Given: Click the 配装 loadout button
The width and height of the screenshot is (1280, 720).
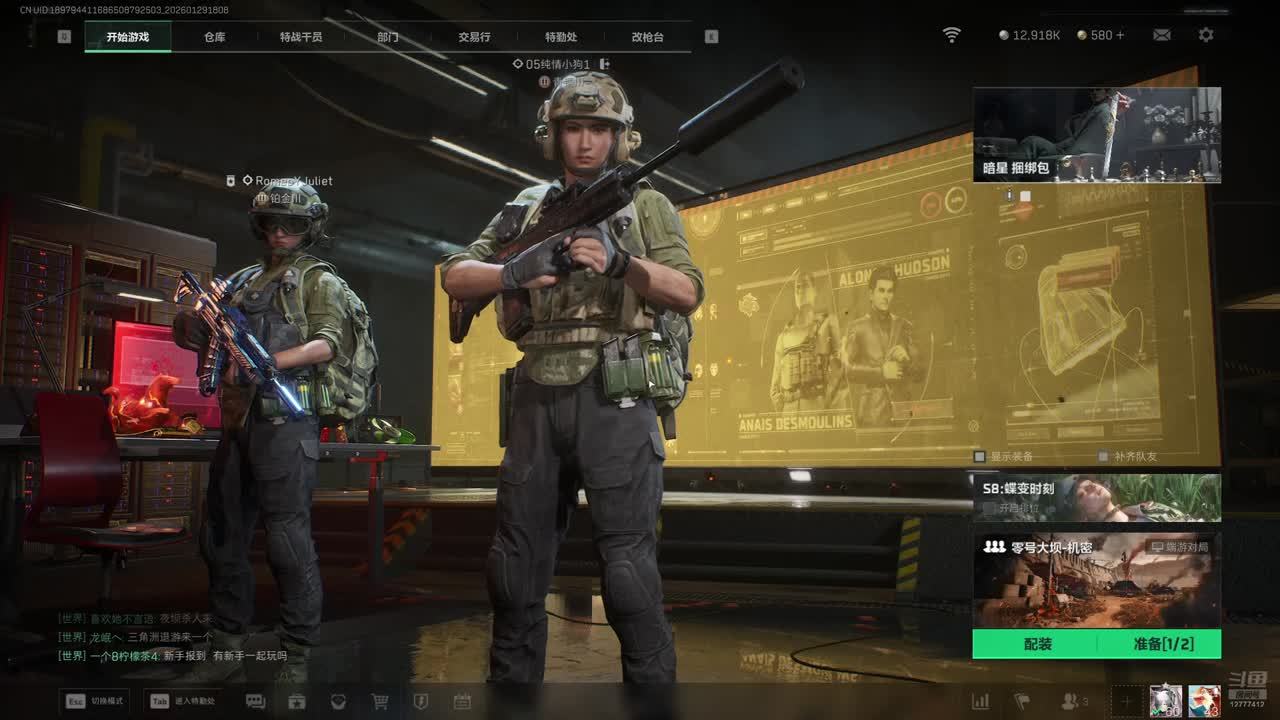Looking at the screenshot, I should click(1037, 644).
